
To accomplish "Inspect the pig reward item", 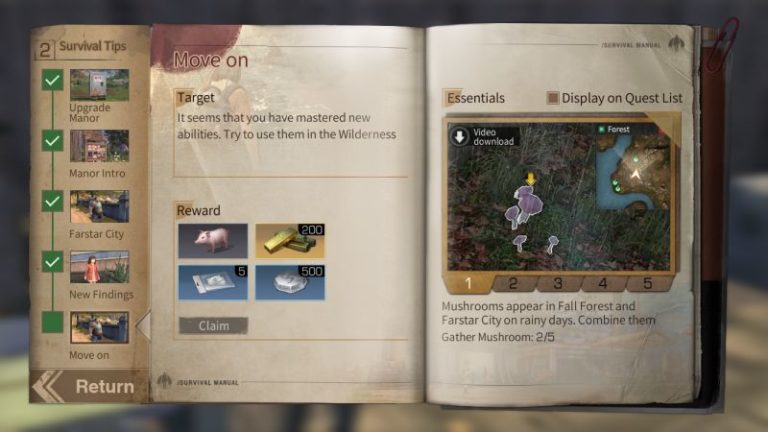I will pos(212,241).
